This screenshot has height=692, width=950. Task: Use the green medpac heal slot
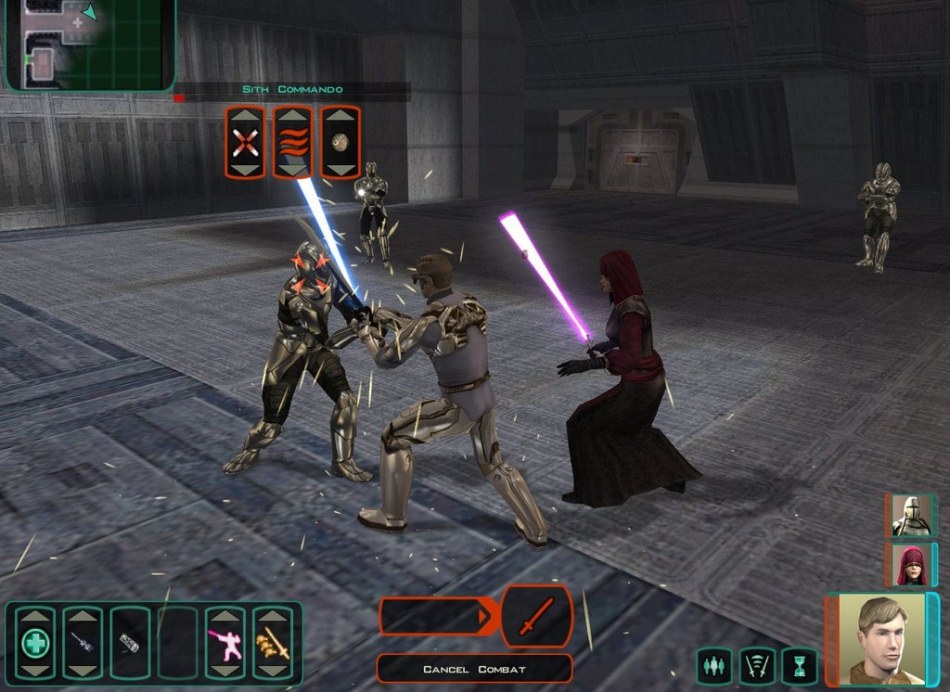tap(35, 641)
